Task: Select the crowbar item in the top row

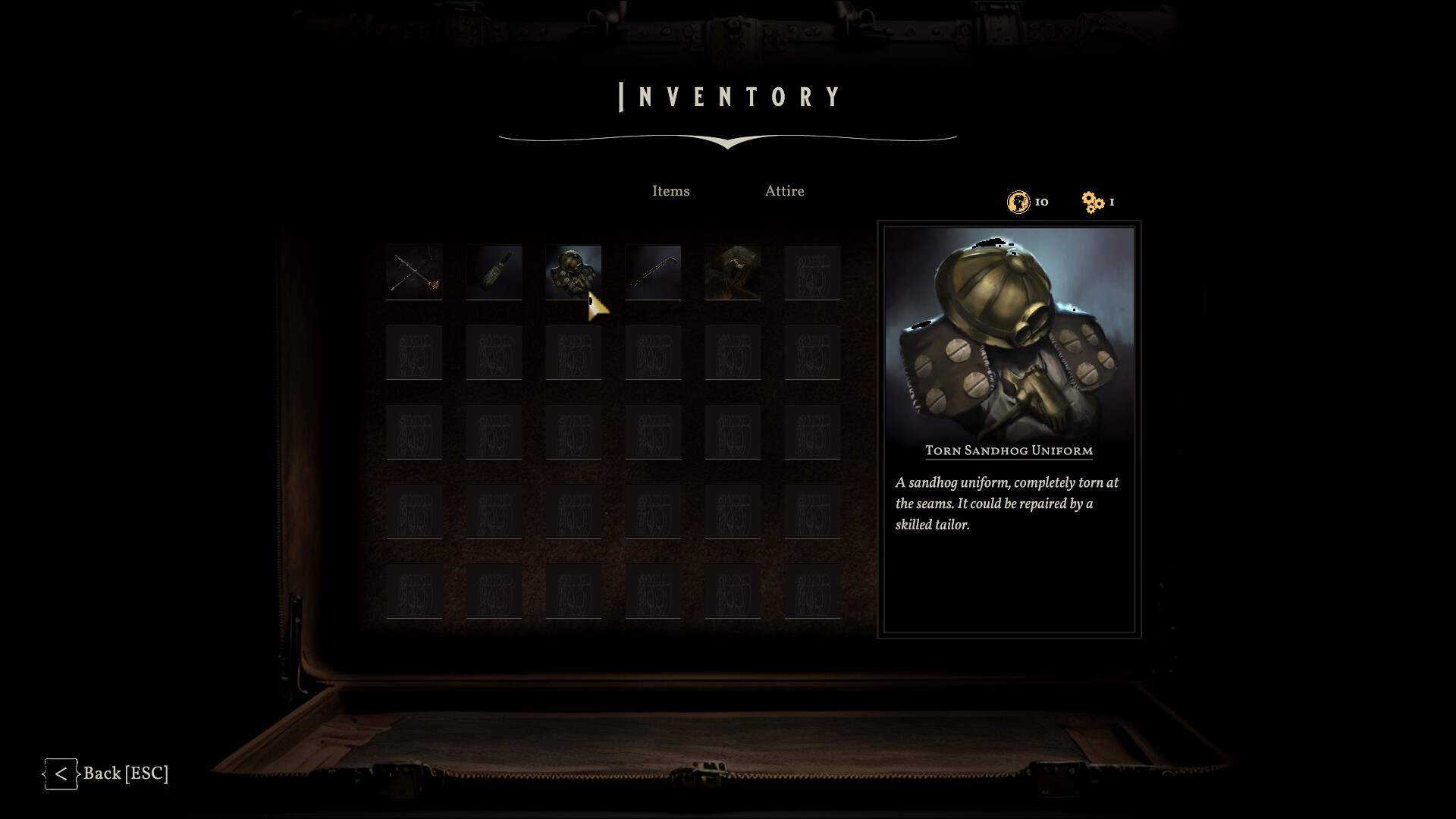Action: 653,273
